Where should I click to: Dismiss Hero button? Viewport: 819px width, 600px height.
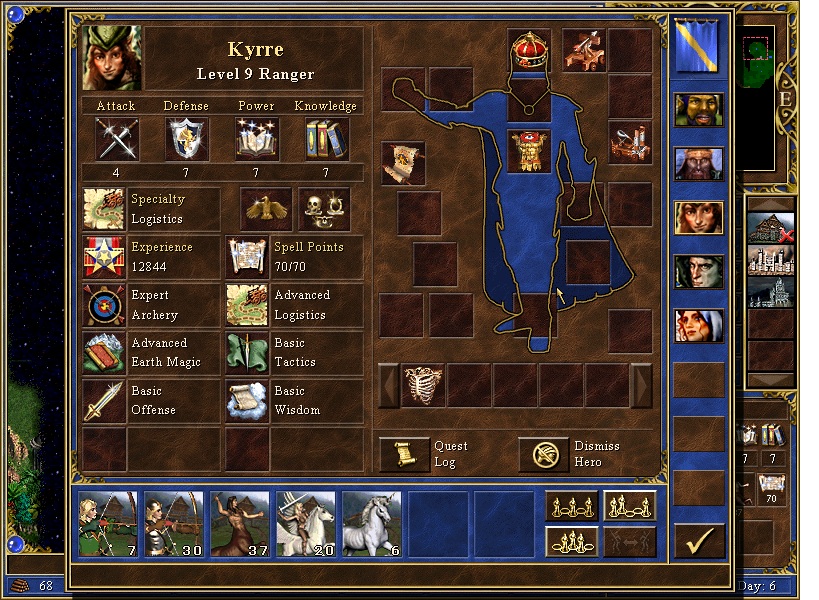(x=543, y=455)
